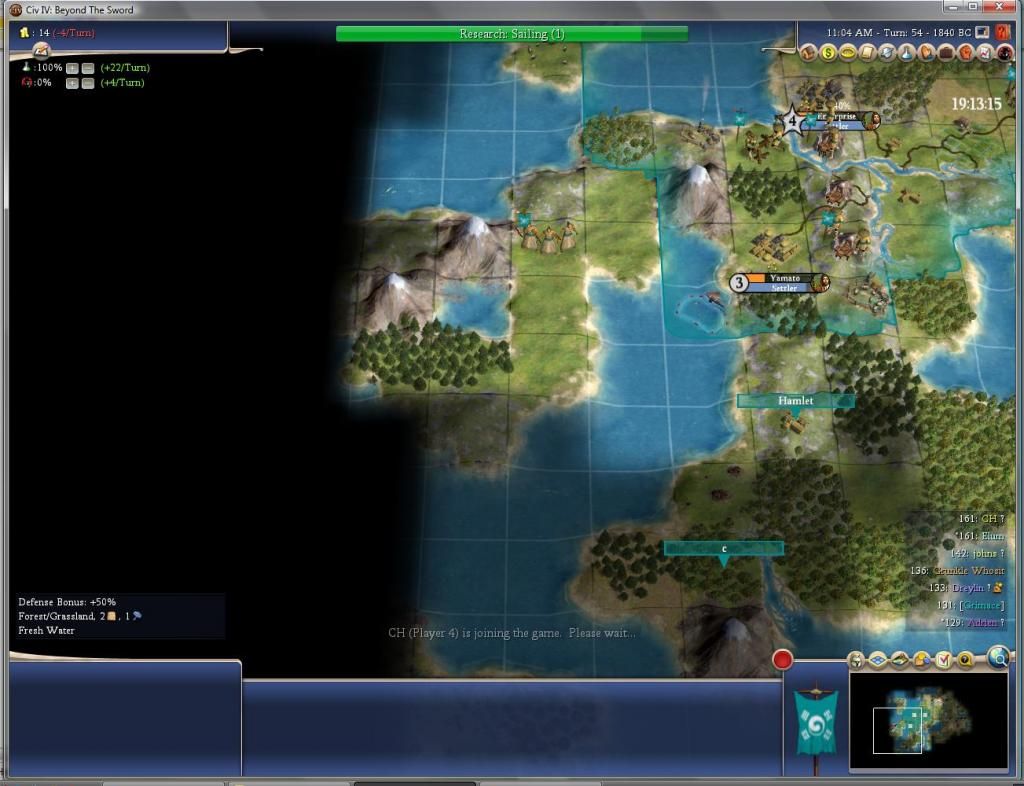Increase the espionage rate with plus

(x=72, y=83)
